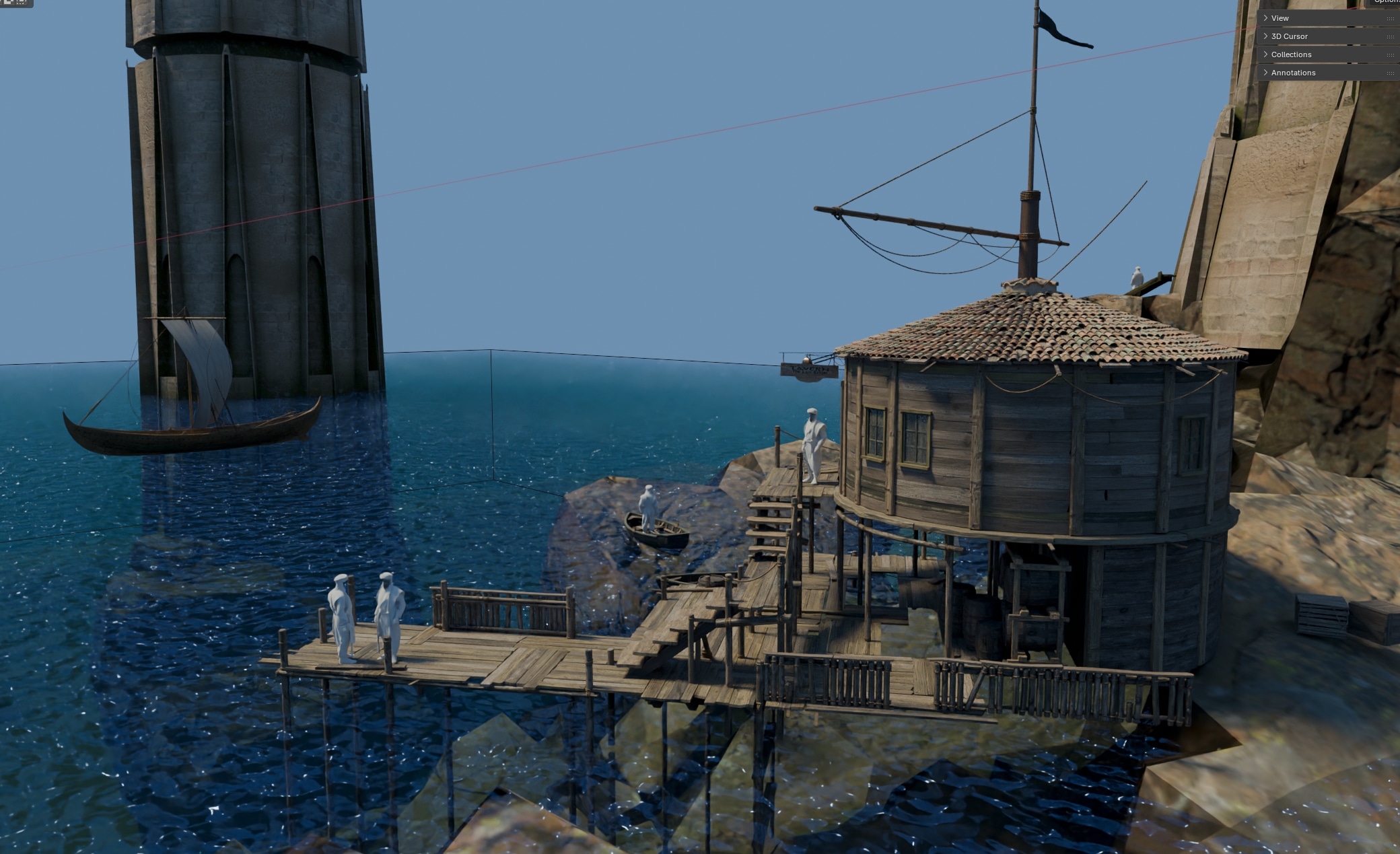Viewport: 1400px width, 854px height.
Task: Click the rightmost icon in the top-left toolbar
Action: [20, 3]
